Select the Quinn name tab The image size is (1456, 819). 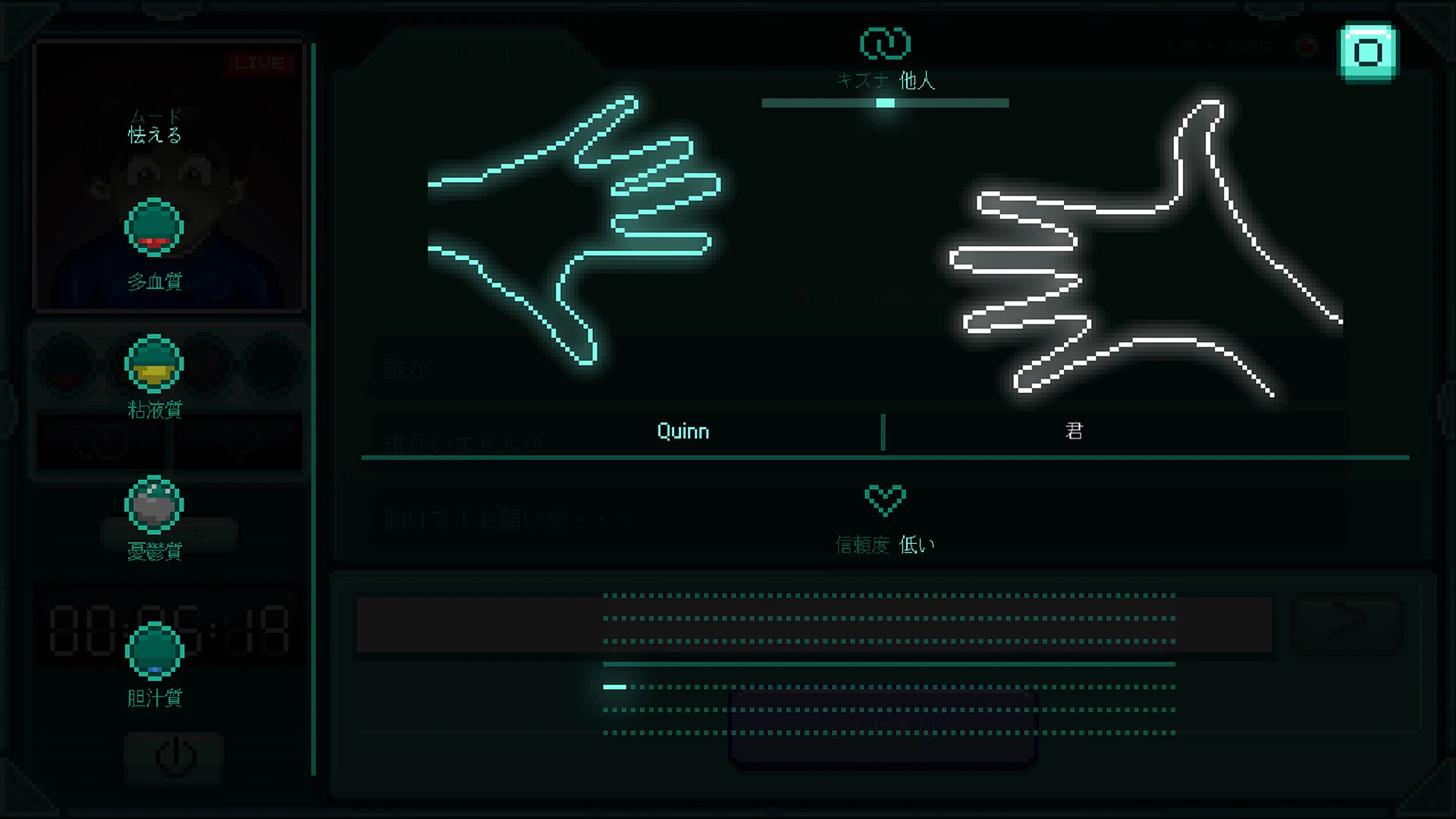click(682, 431)
